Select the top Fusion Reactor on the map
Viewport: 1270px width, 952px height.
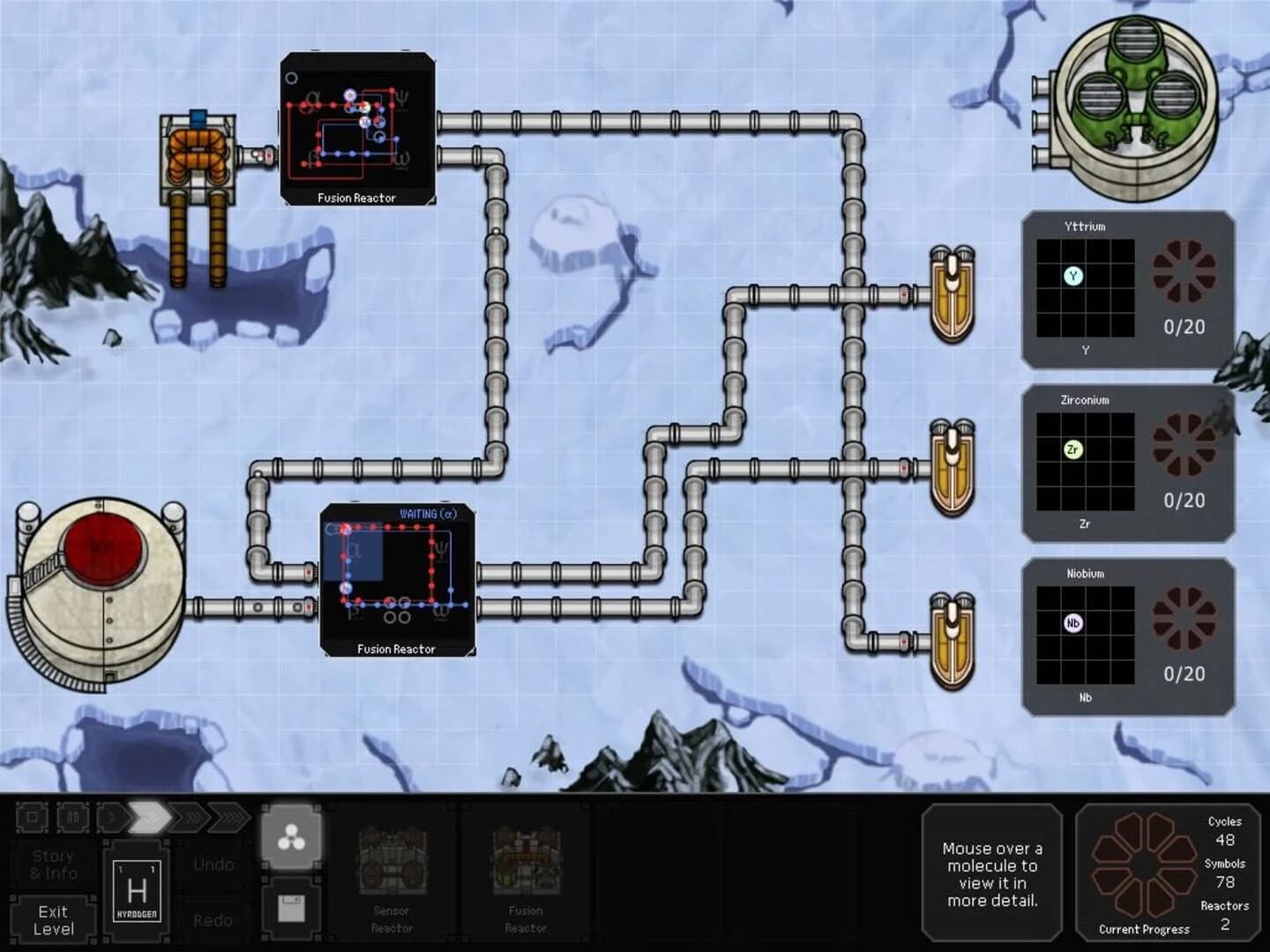pos(357,128)
